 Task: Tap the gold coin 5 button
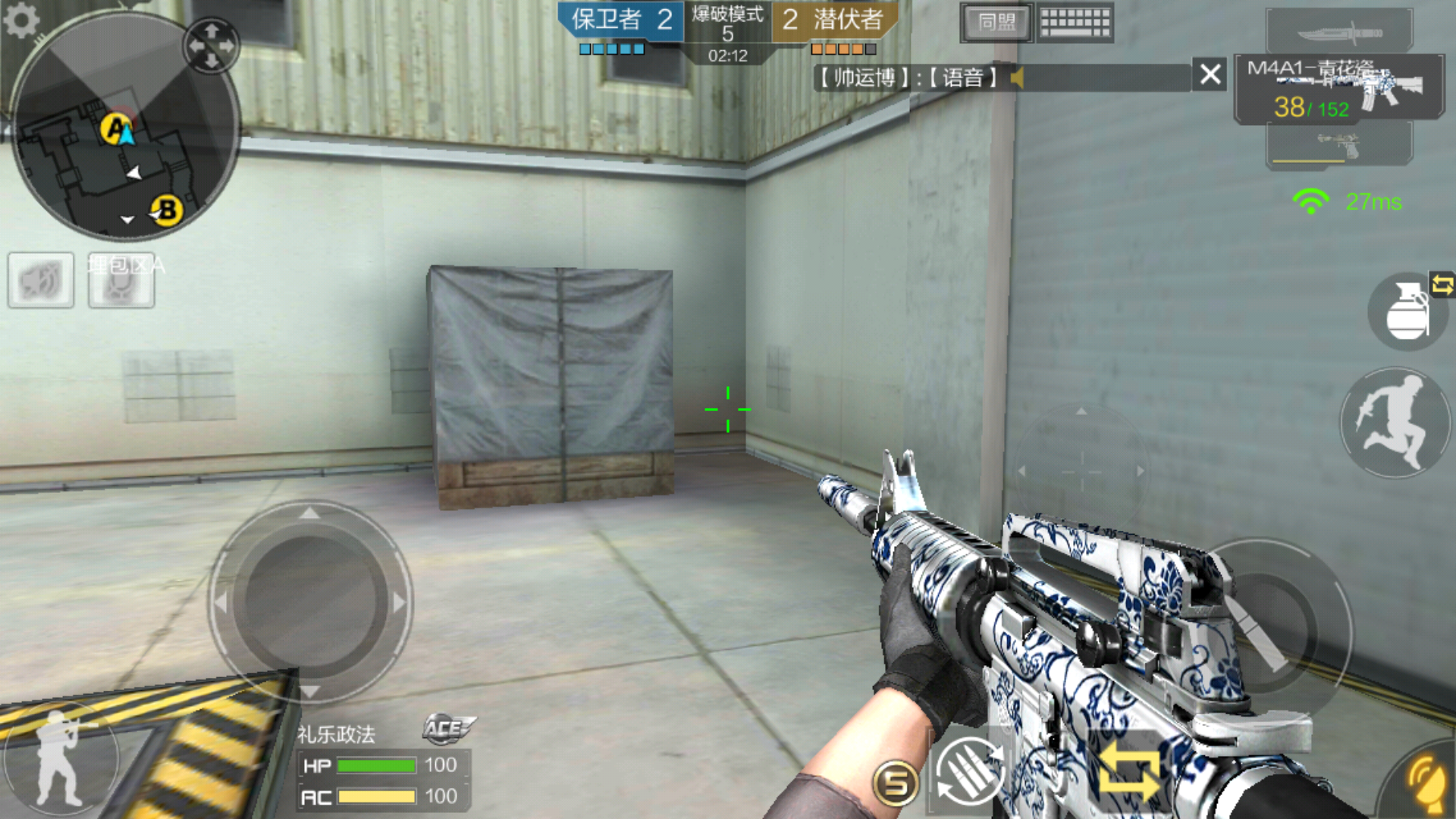(x=896, y=783)
